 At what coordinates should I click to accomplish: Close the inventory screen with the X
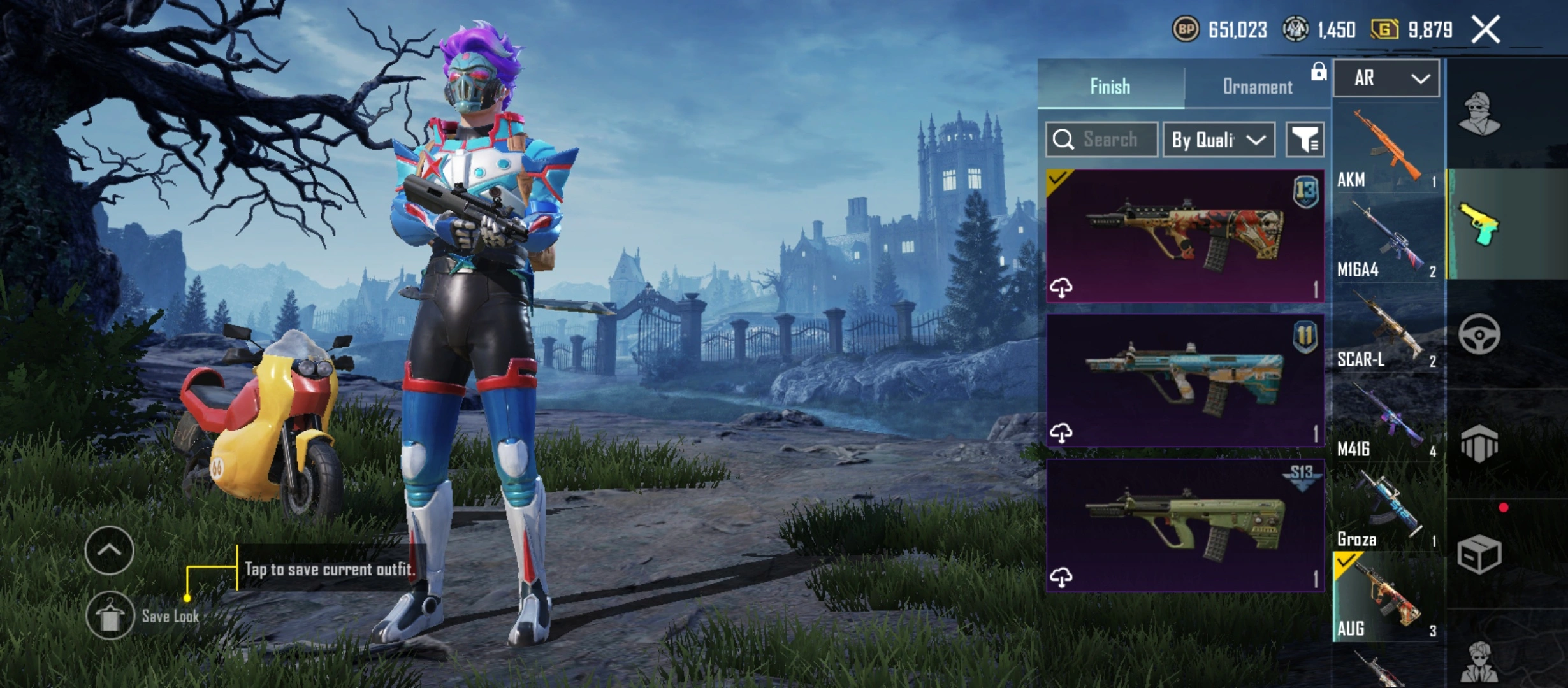1485,30
